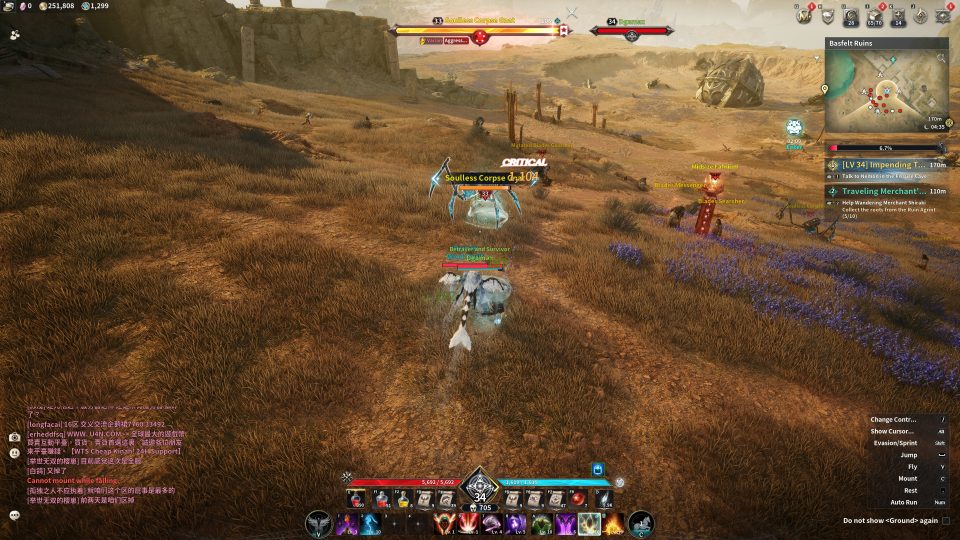Use the red health potion slot
This screenshot has width=960, height=540.
pyautogui.click(x=357, y=498)
